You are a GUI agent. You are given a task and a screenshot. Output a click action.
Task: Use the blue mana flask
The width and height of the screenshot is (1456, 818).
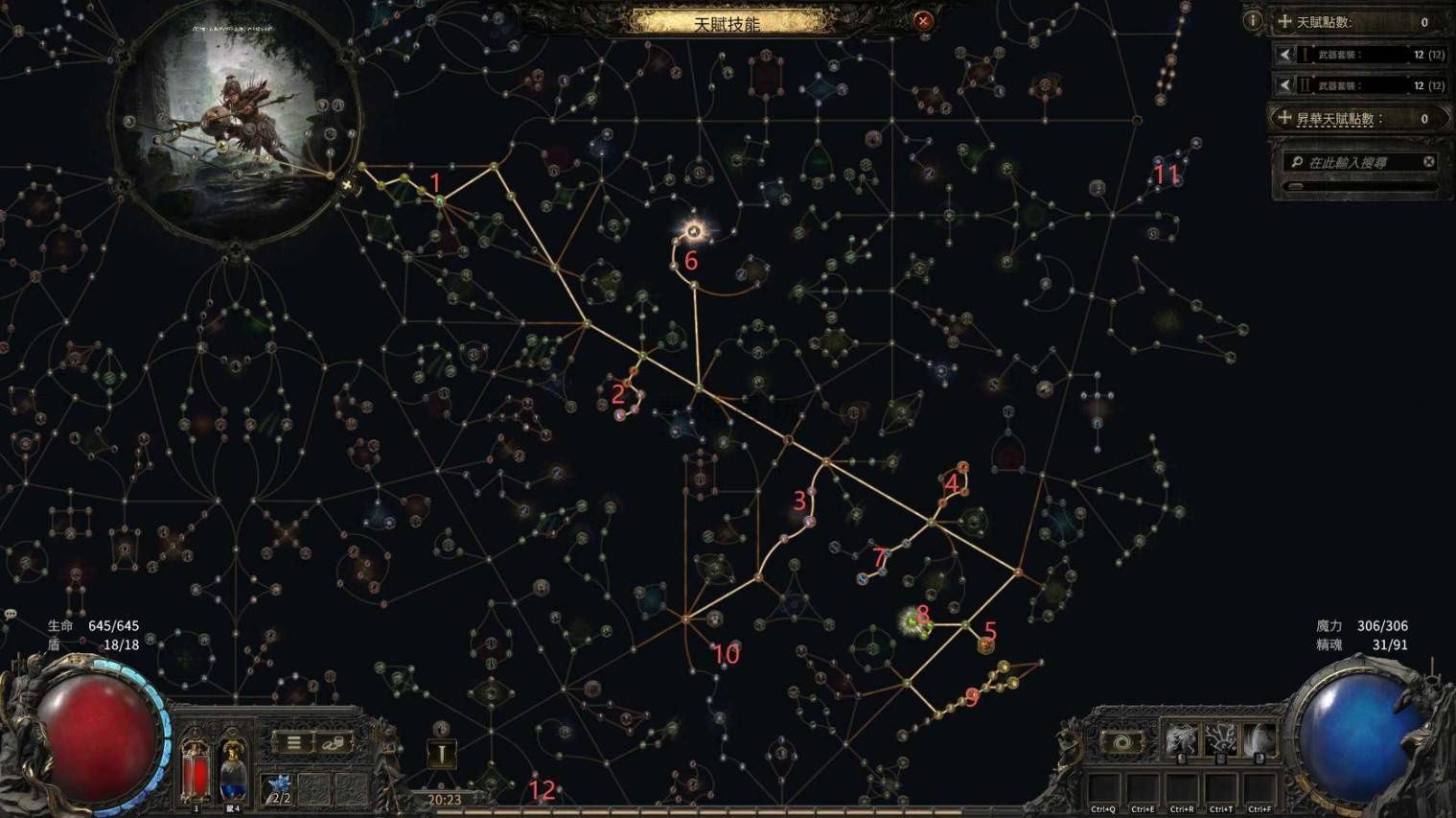(233, 768)
